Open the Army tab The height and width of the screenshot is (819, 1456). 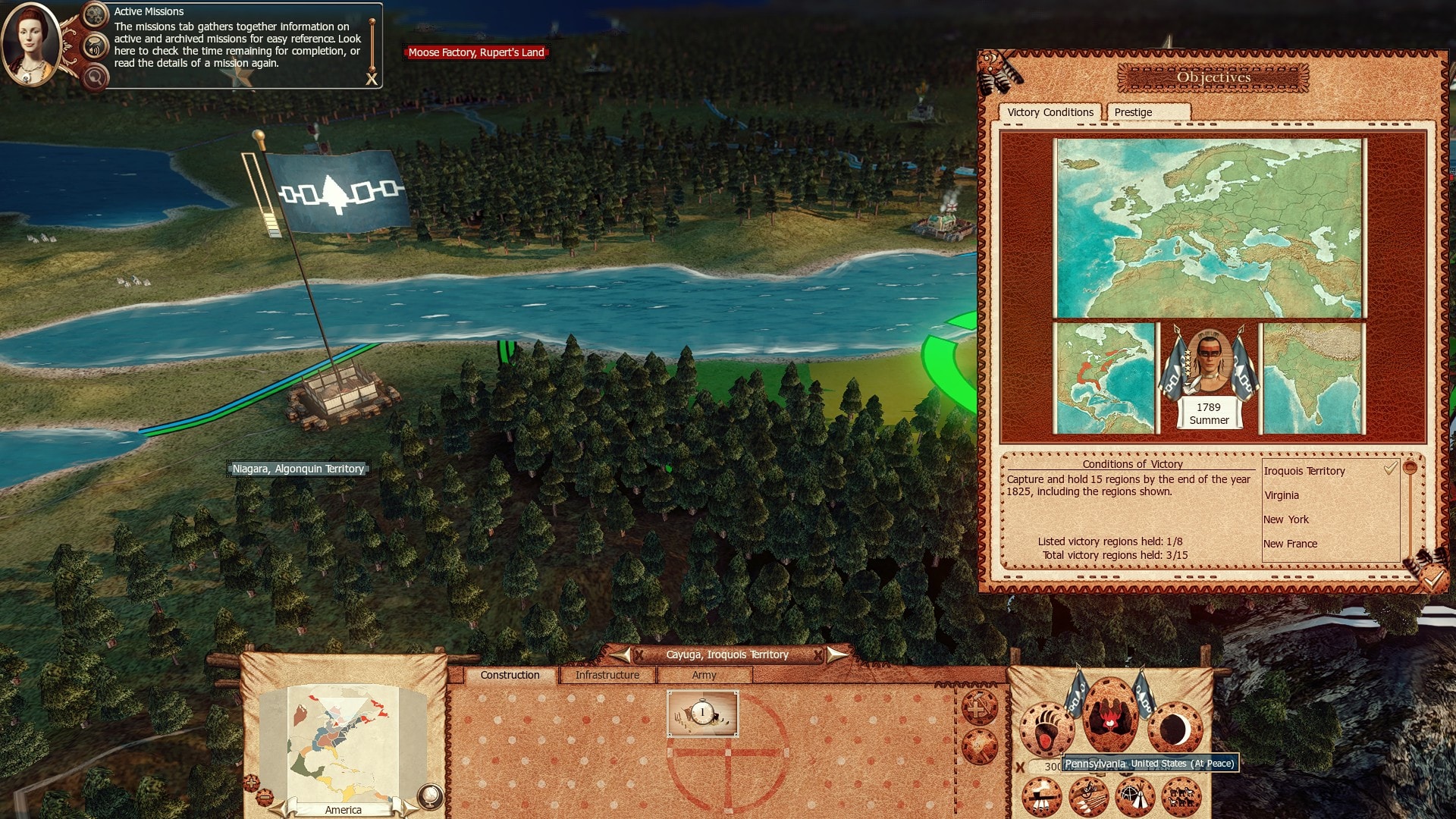point(704,675)
